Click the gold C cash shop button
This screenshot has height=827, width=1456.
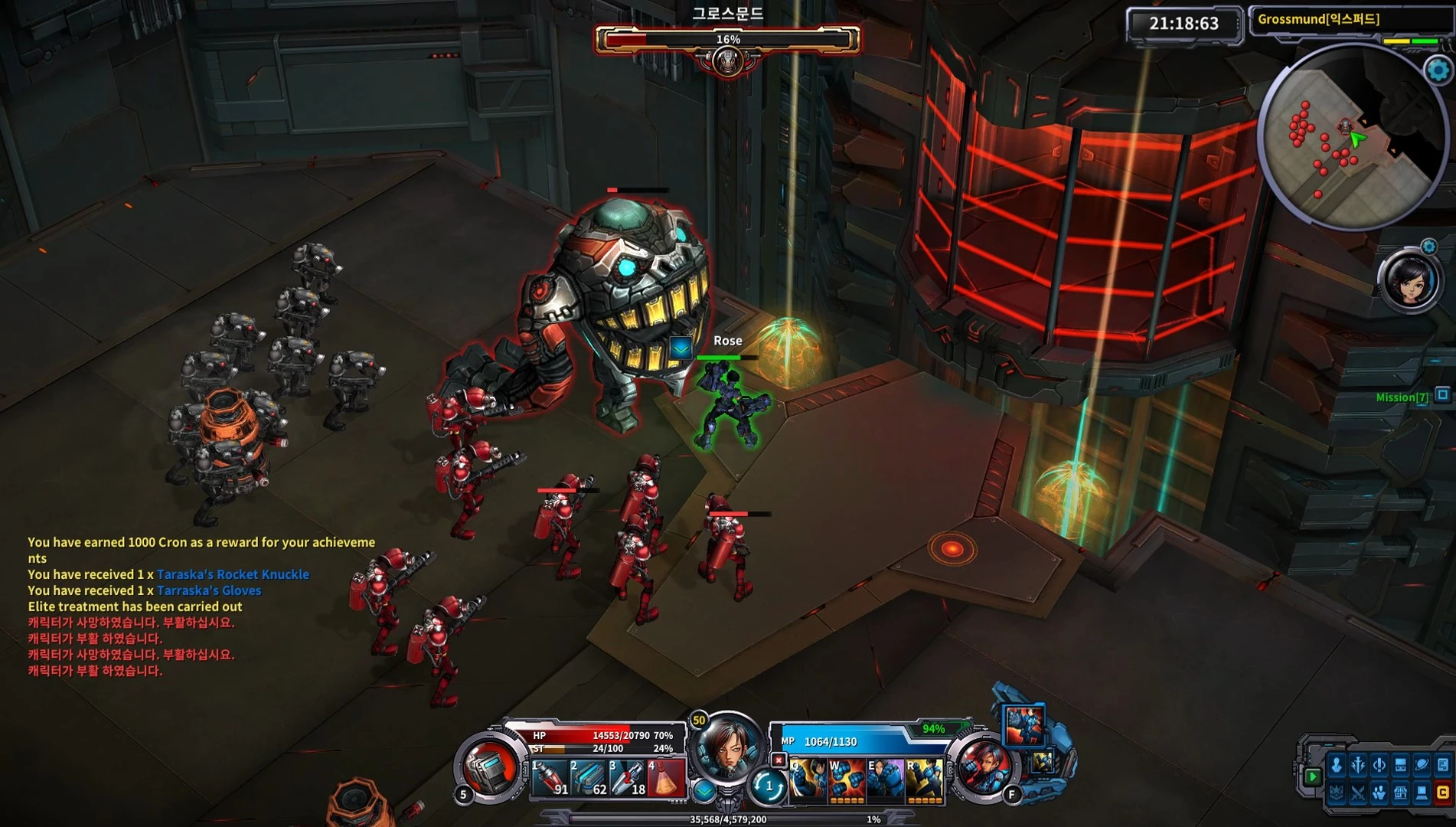pos(1442,793)
